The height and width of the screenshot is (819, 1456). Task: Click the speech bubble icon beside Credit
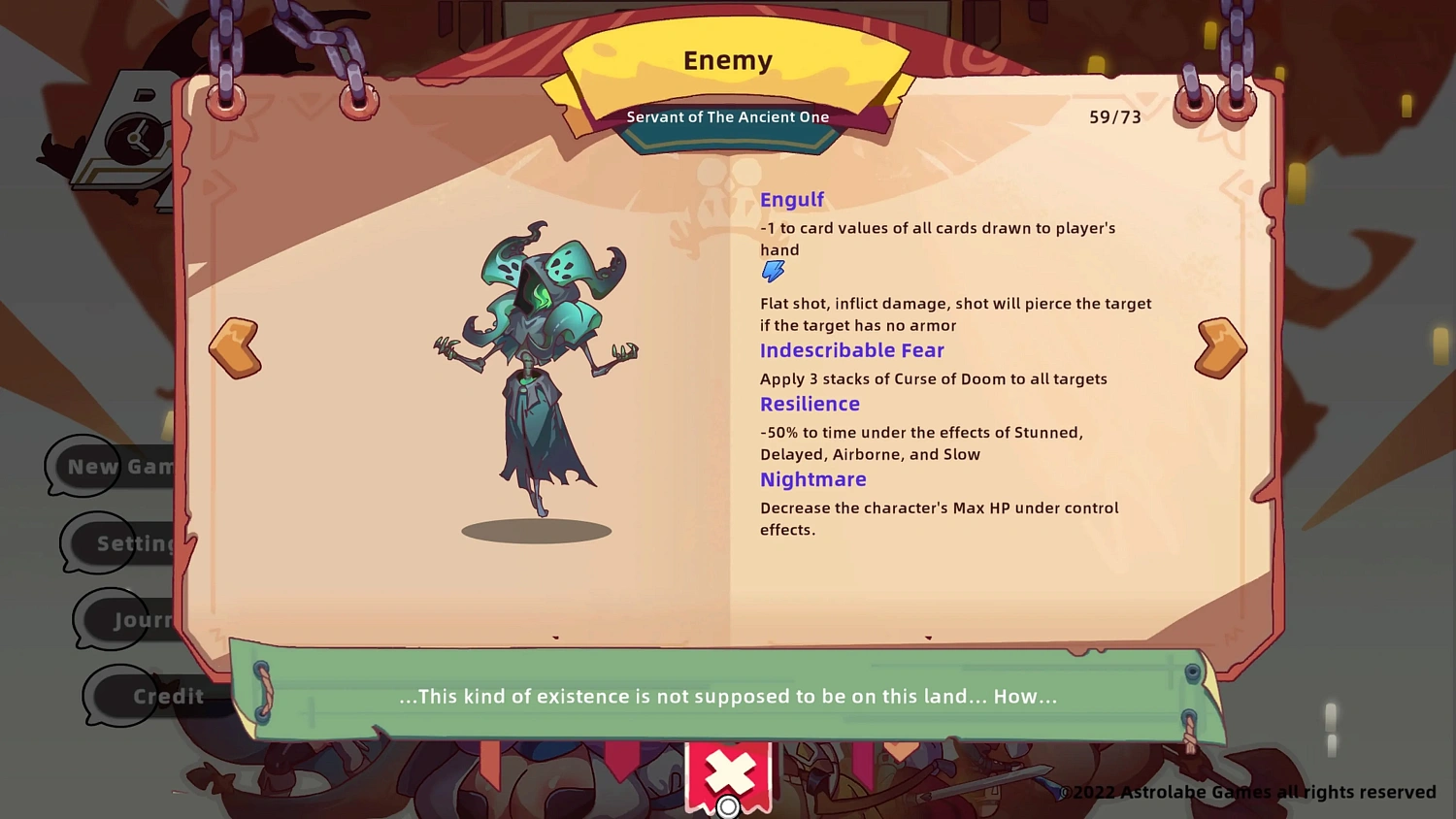[118, 696]
